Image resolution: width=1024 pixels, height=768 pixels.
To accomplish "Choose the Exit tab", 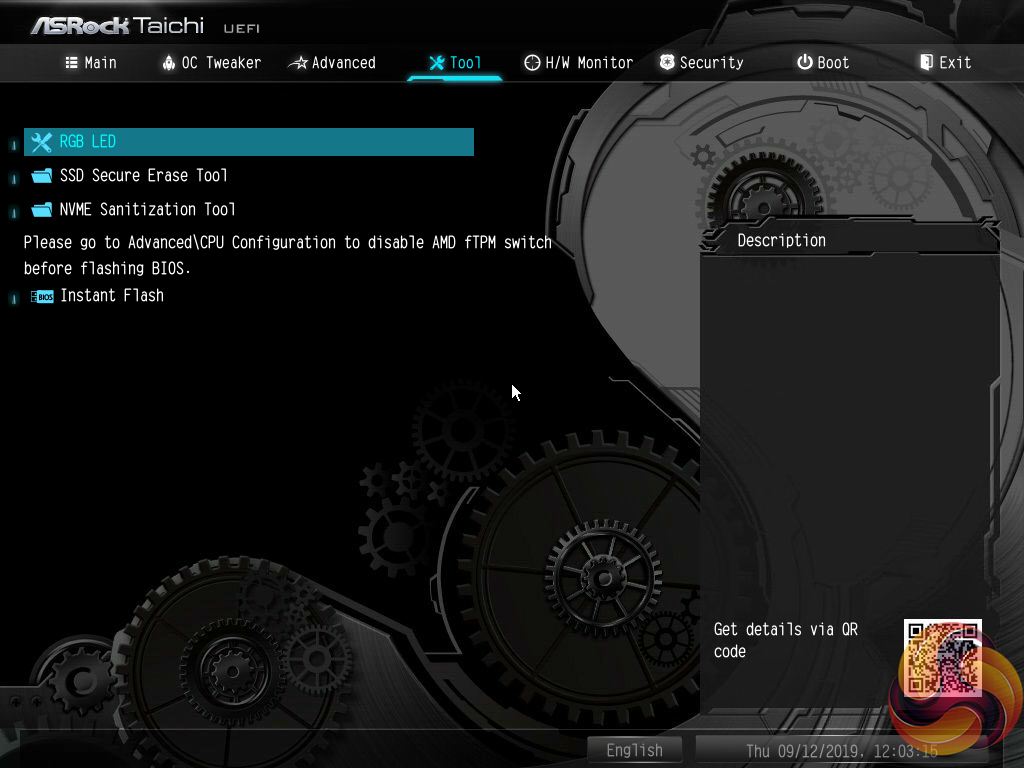I will (x=945, y=63).
